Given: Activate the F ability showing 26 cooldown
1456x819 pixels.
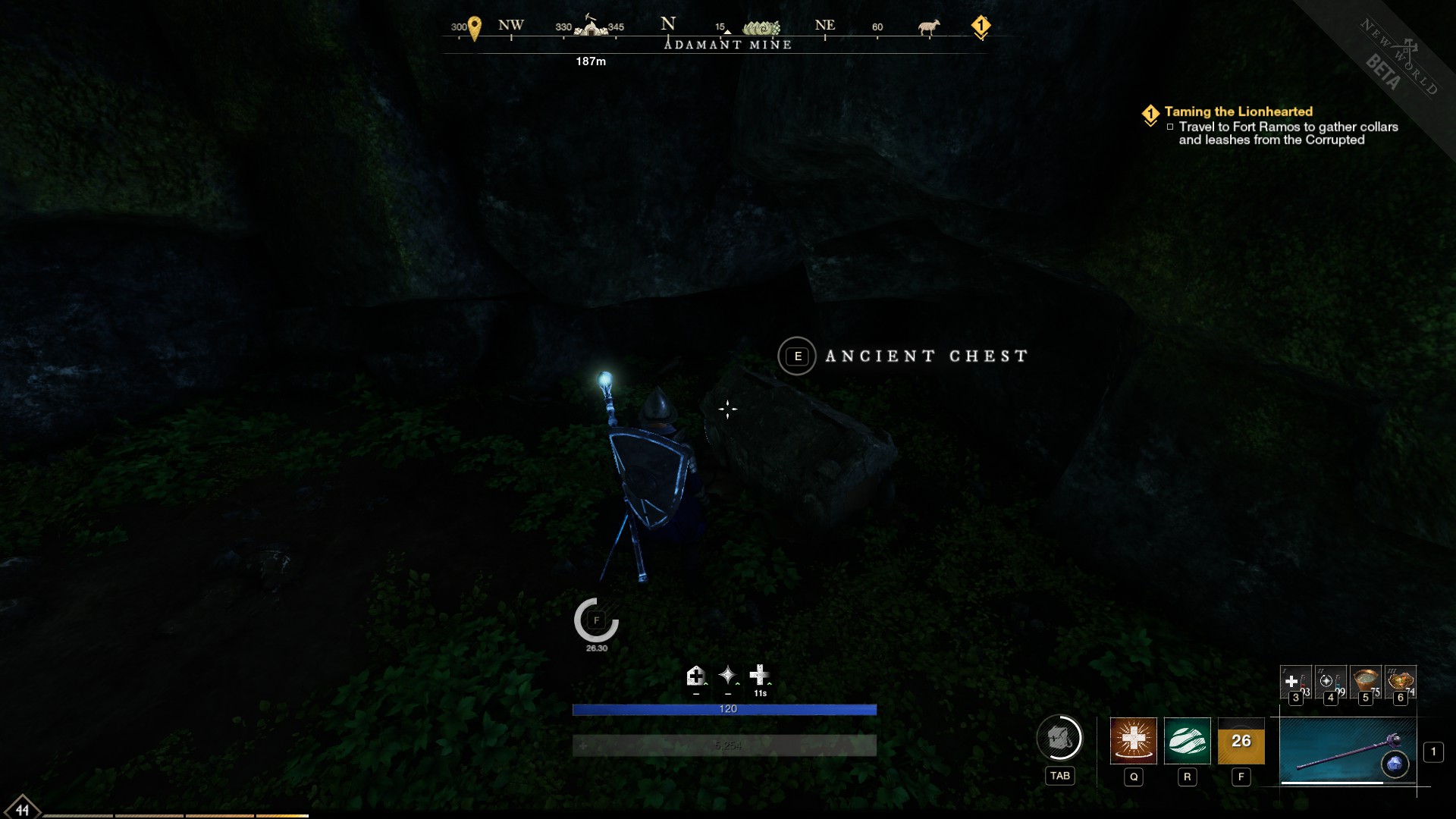Looking at the screenshot, I should [x=1241, y=742].
